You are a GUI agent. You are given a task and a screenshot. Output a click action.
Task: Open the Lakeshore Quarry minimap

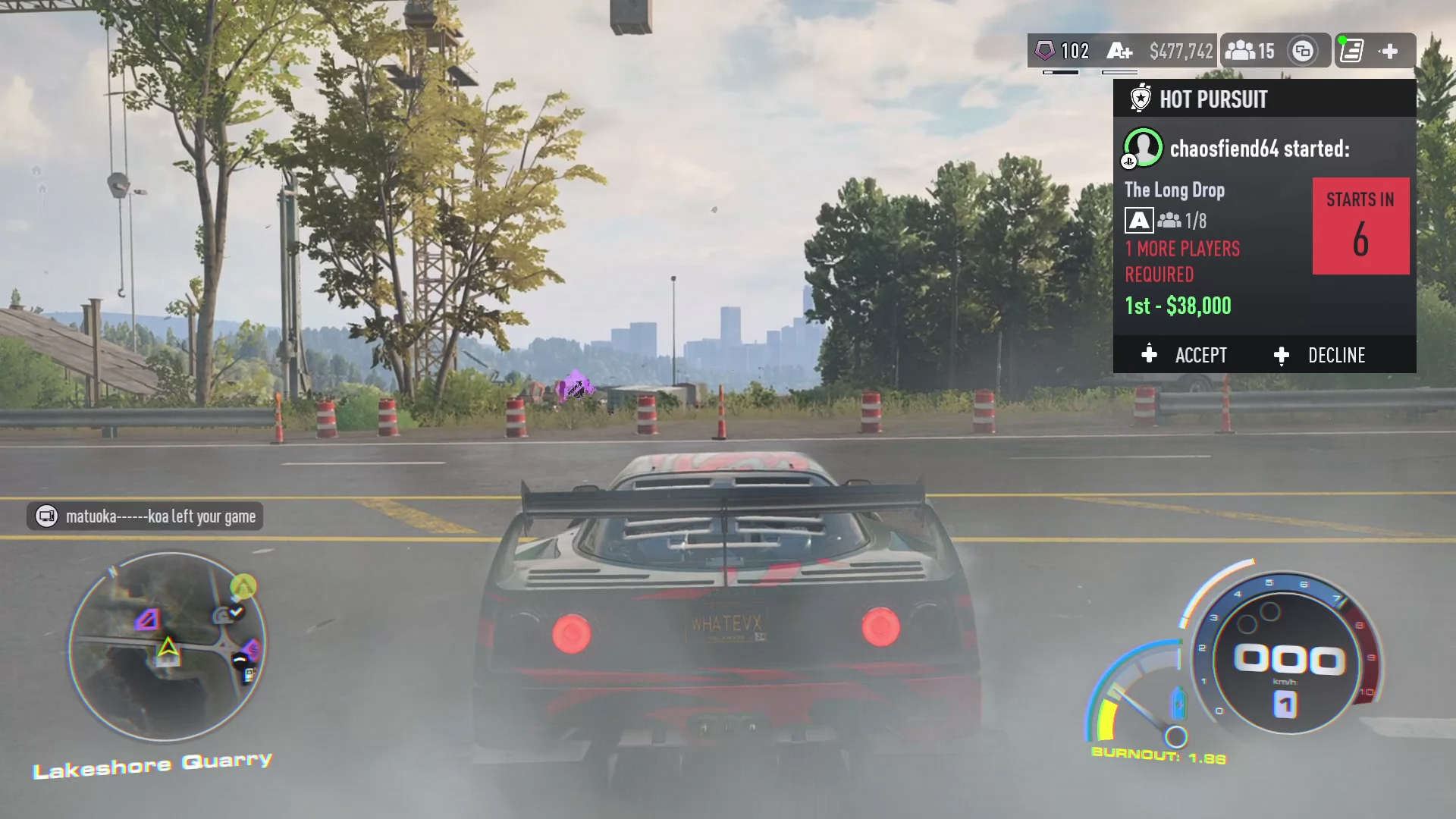pos(167,645)
